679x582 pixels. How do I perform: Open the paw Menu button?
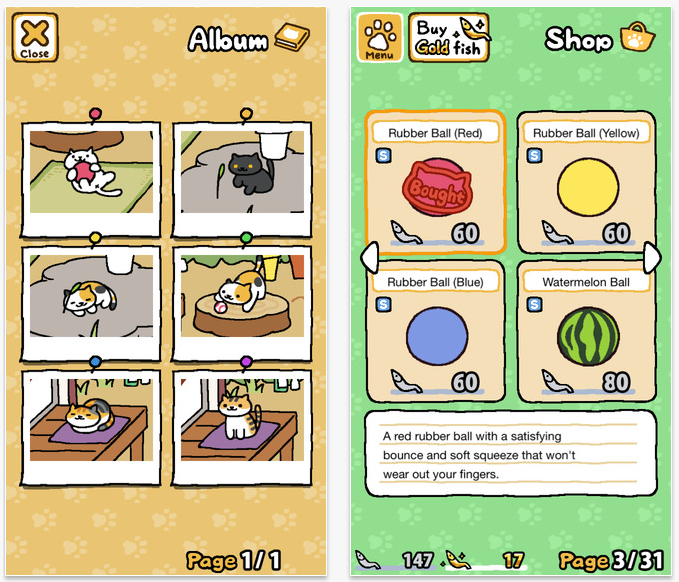[x=380, y=38]
